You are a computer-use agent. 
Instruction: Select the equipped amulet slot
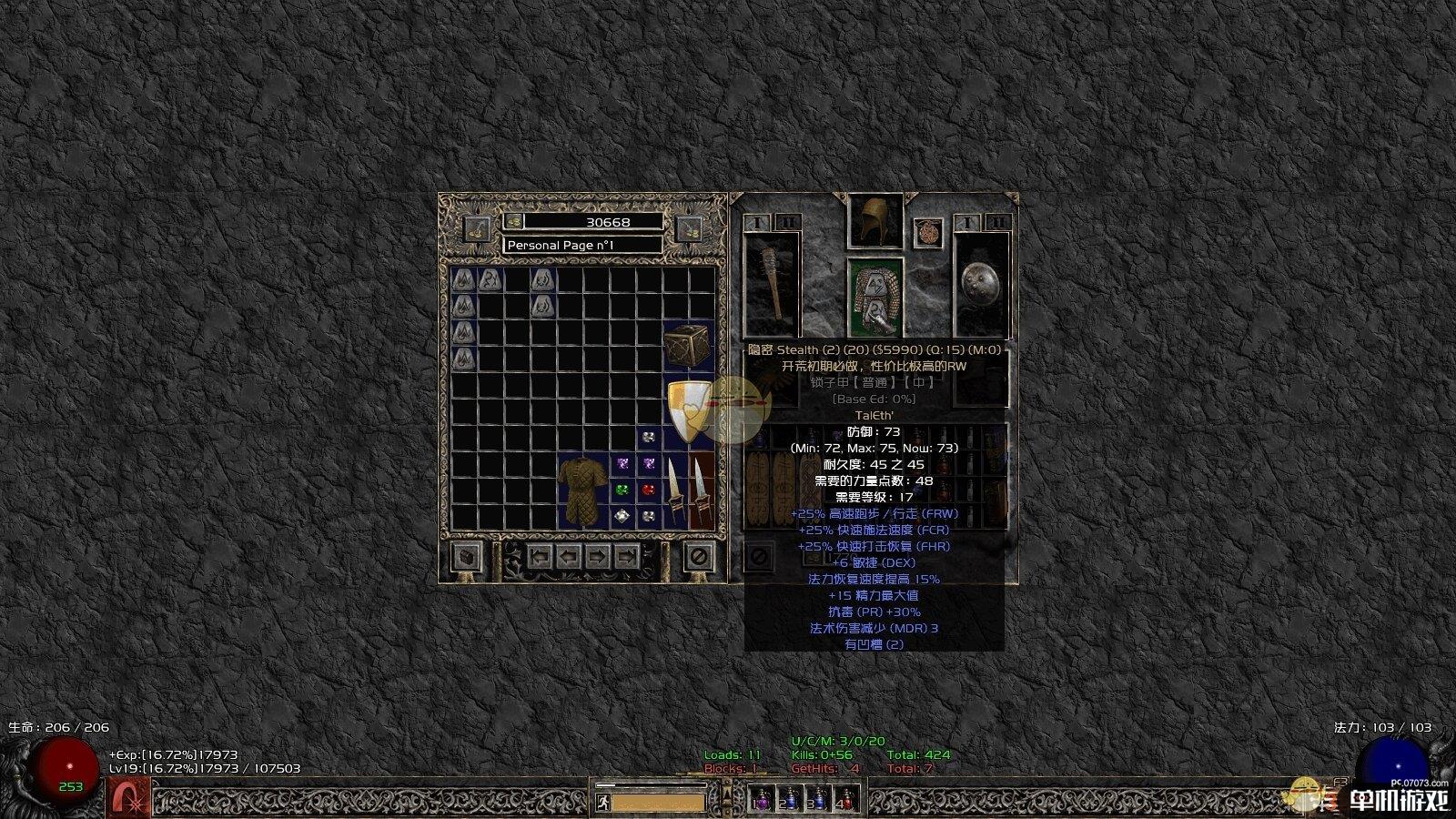coord(927,232)
